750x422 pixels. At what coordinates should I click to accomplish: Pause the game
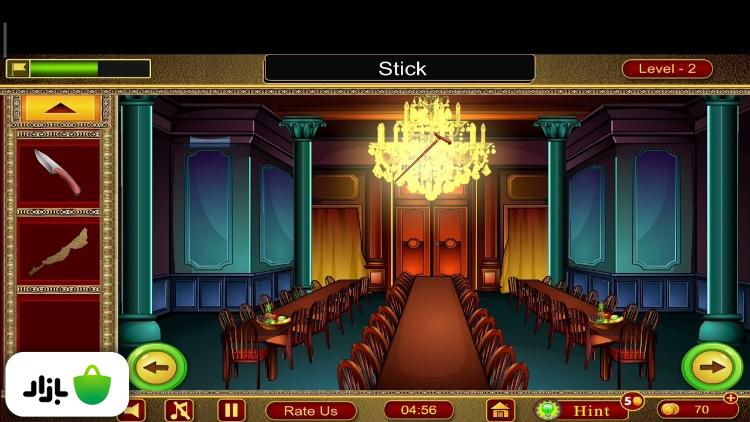[231, 410]
